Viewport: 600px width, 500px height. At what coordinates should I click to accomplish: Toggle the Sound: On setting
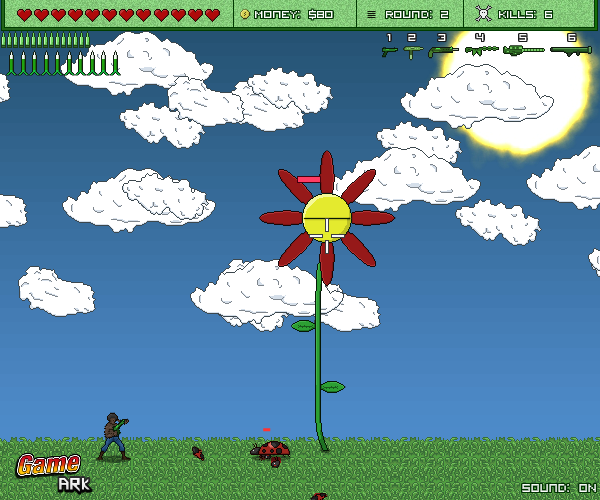click(x=557, y=488)
